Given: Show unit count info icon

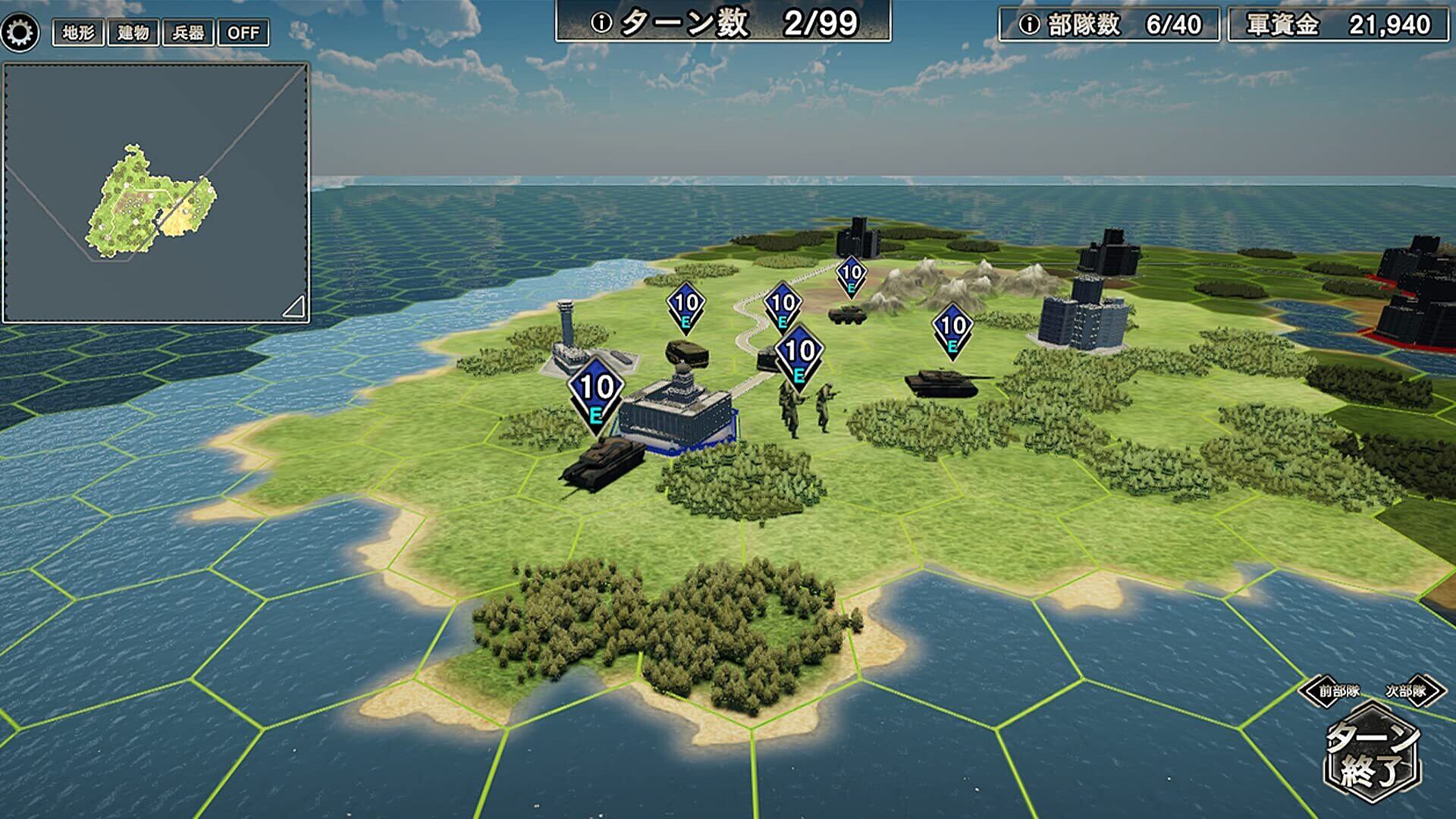Looking at the screenshot, I should tap(1029, 25).
